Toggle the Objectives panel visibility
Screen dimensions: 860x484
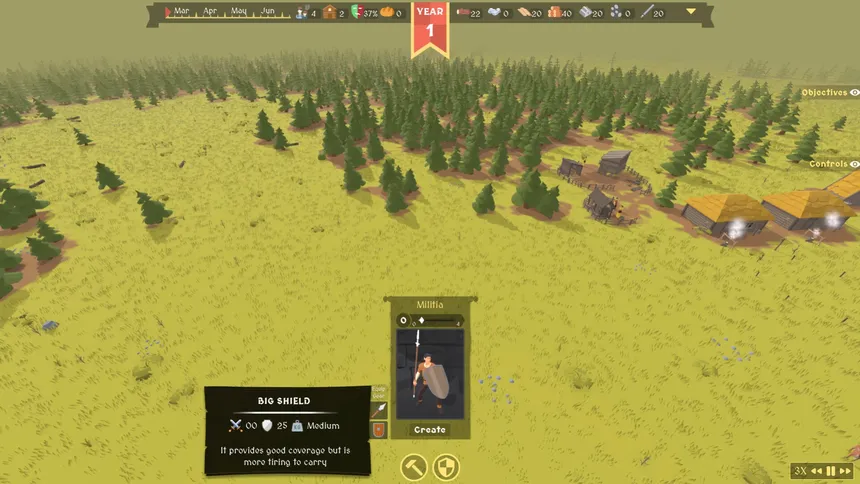tap(854, 92)
